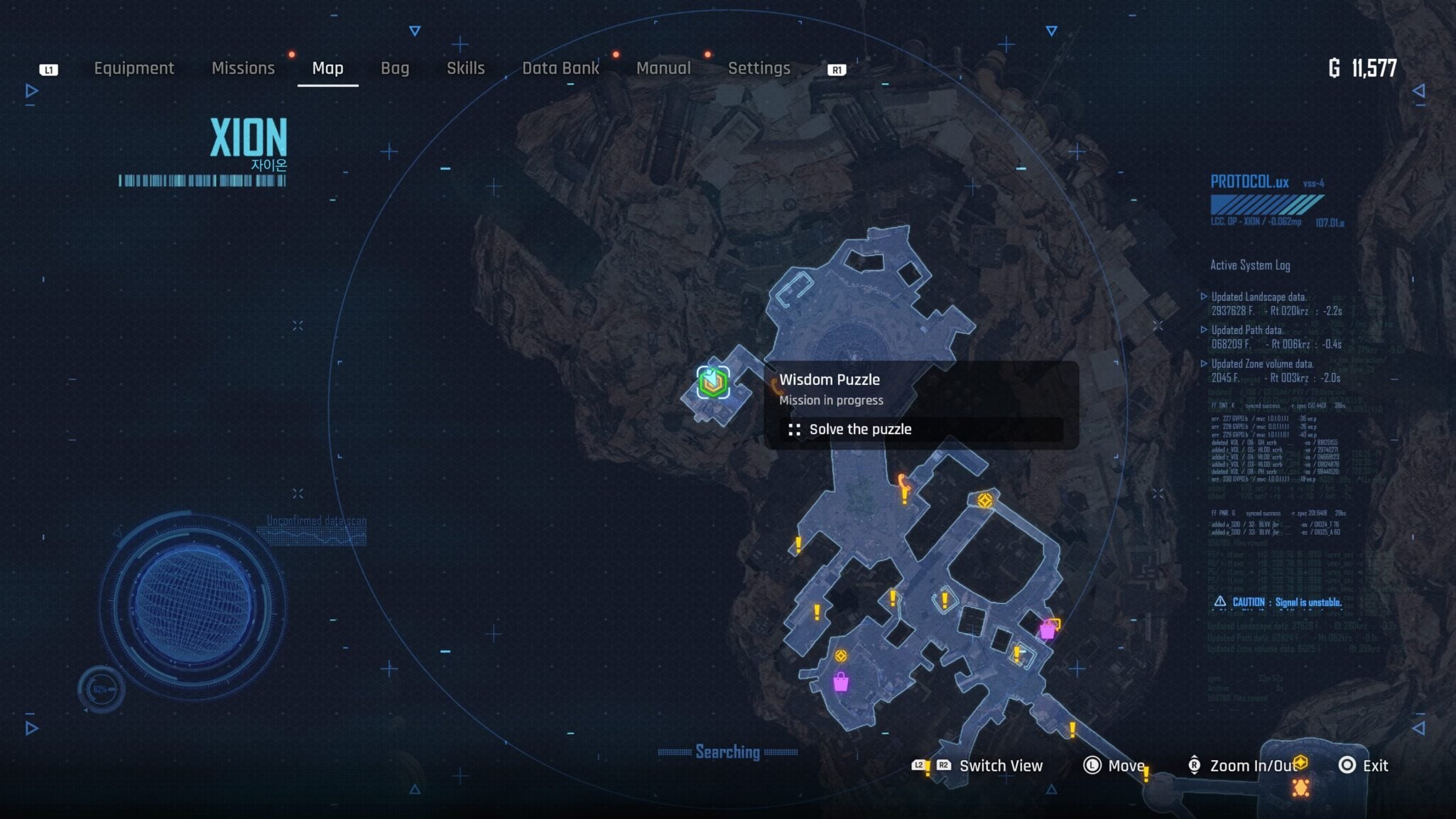This screenshot has height=819, width=1456.
Task: Show the Manual tab
Action: tap(663, 68)
